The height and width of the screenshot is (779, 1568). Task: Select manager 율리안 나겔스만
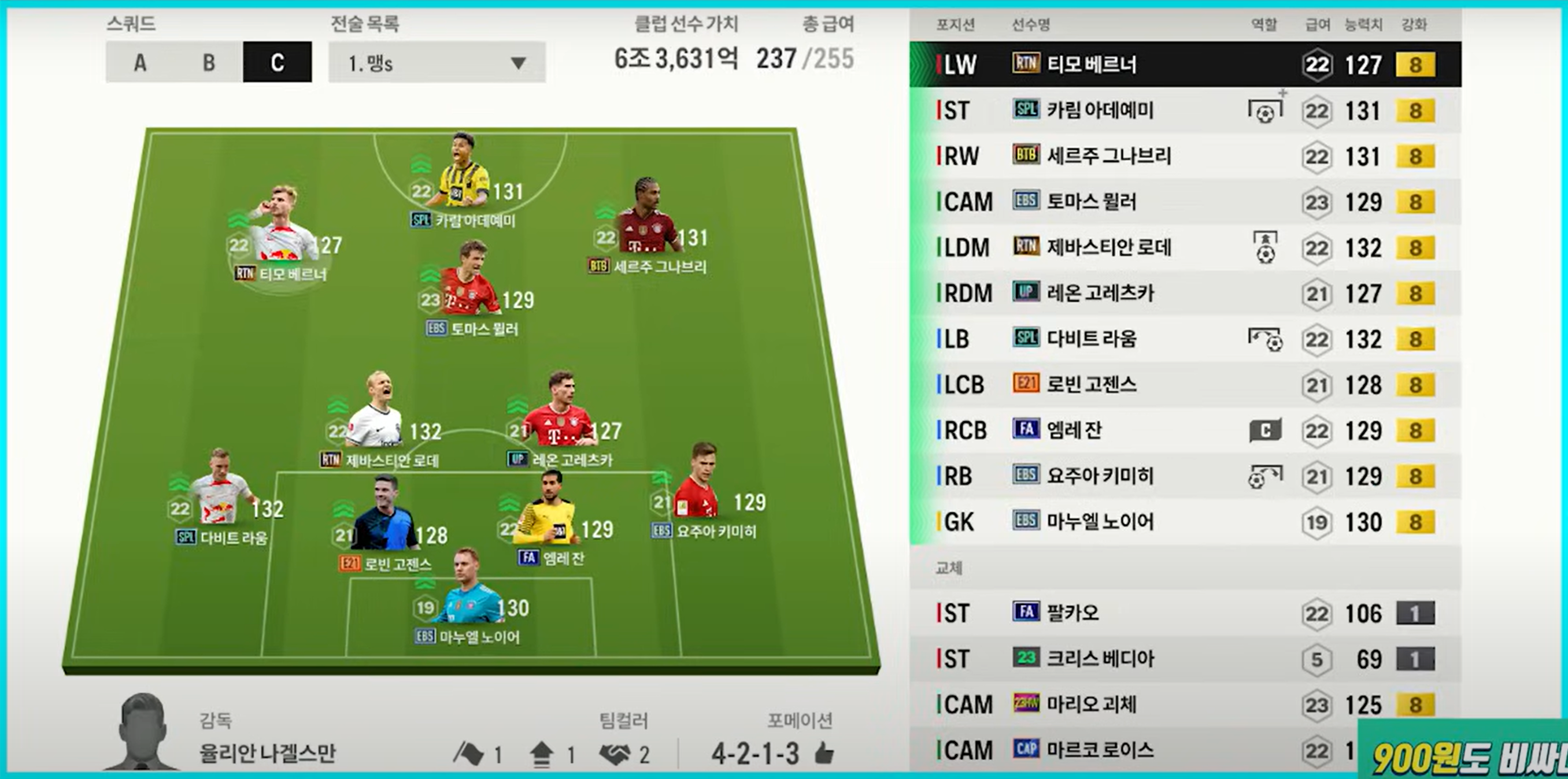point(267,753)
